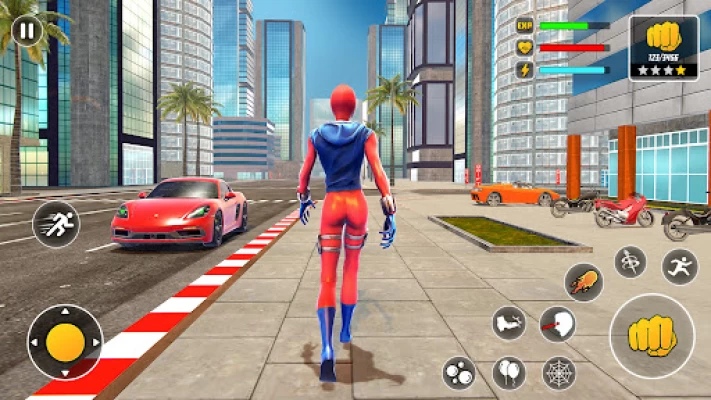The width and height of the screenshot is (711, 400).
Task: Activate the head laser punch ability
Action: tap(558, 323)
